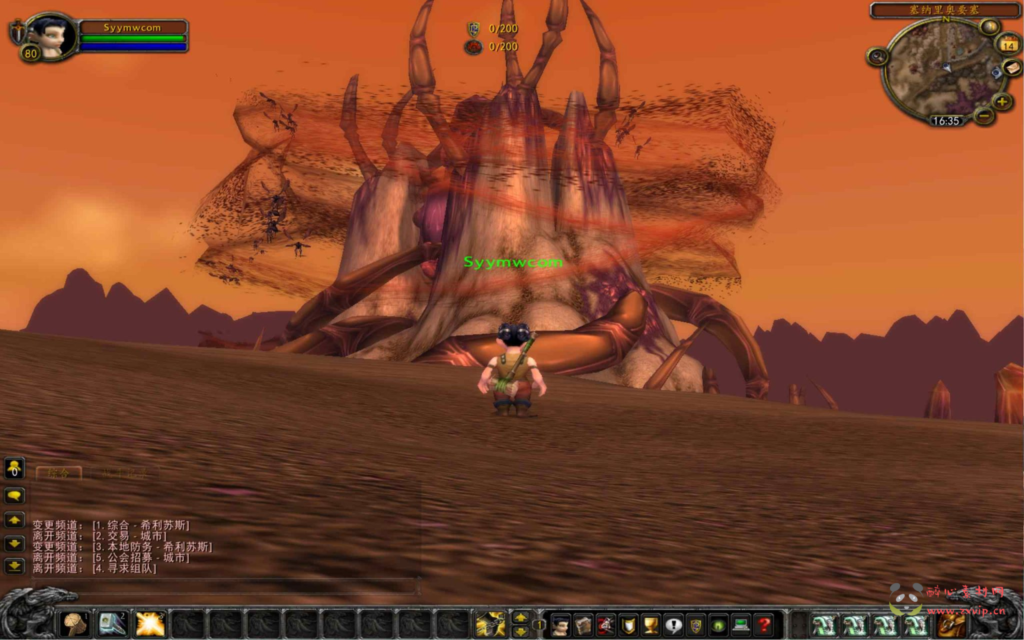Viewport: 1024px width, 640px height.
Task: Zoom in on the minimap
Action: pos(1002,101)
